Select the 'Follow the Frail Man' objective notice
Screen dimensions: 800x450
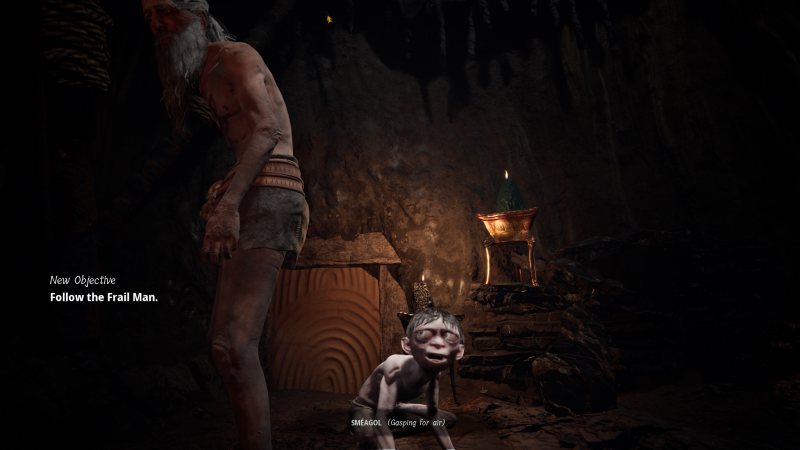coord(104,298)
